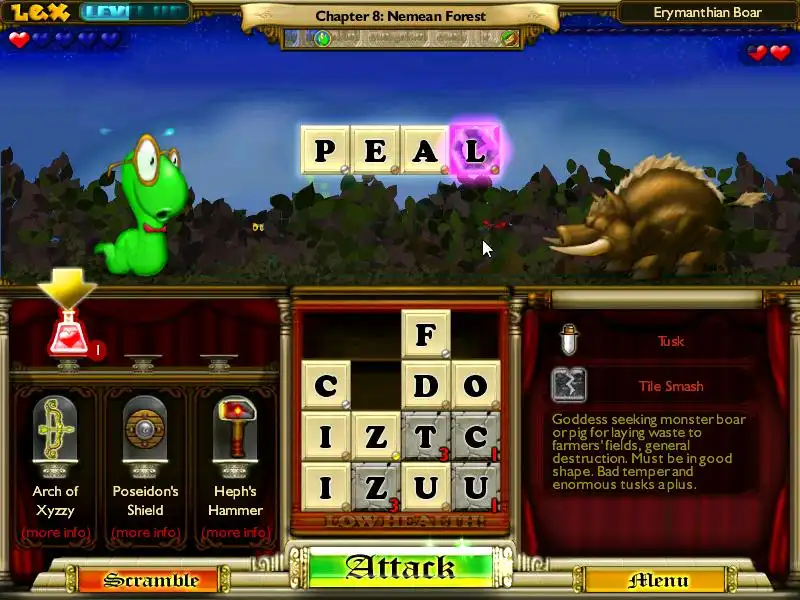Pick the D tile on the board

coord(426,385)
